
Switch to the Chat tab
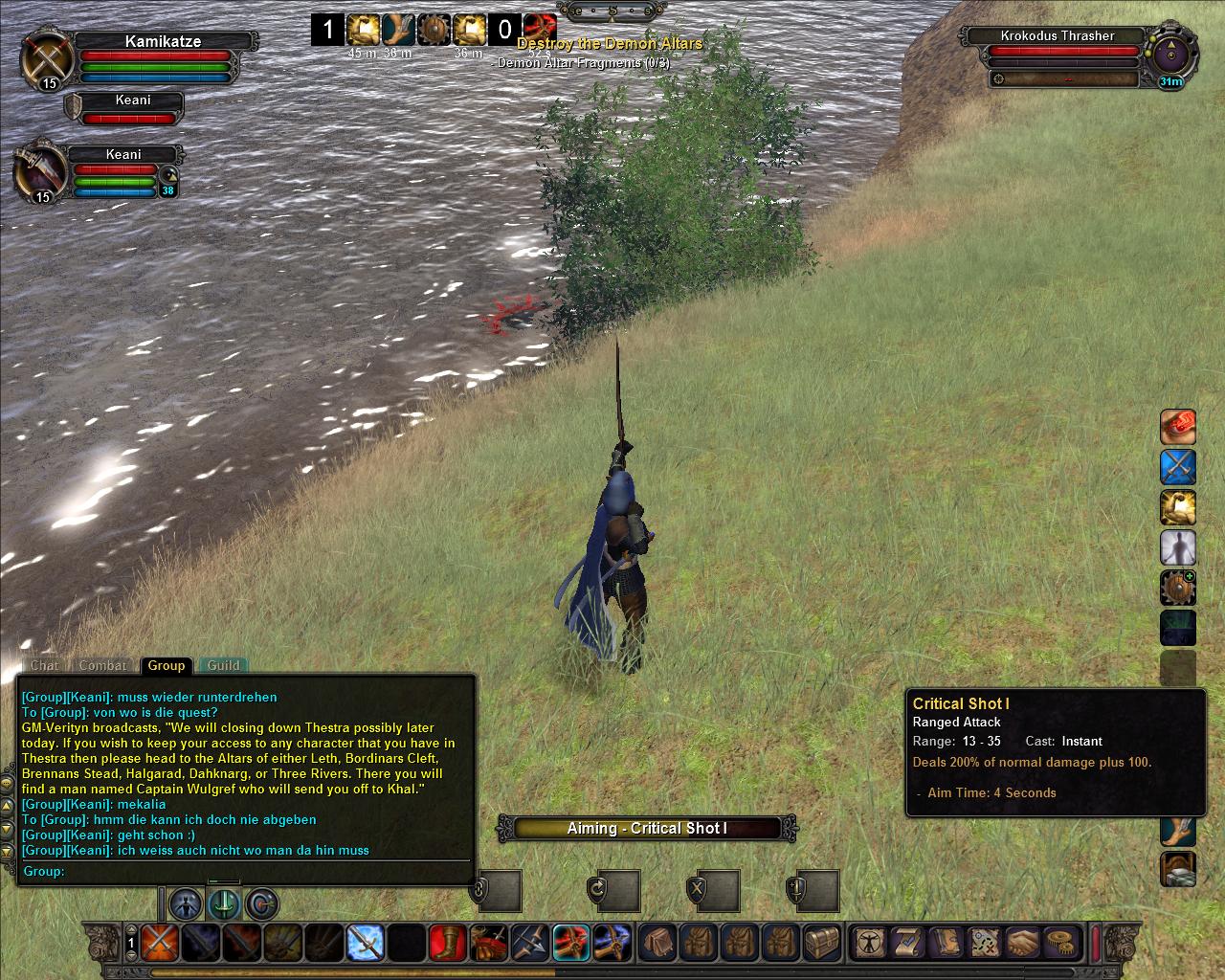click(44, 665)
